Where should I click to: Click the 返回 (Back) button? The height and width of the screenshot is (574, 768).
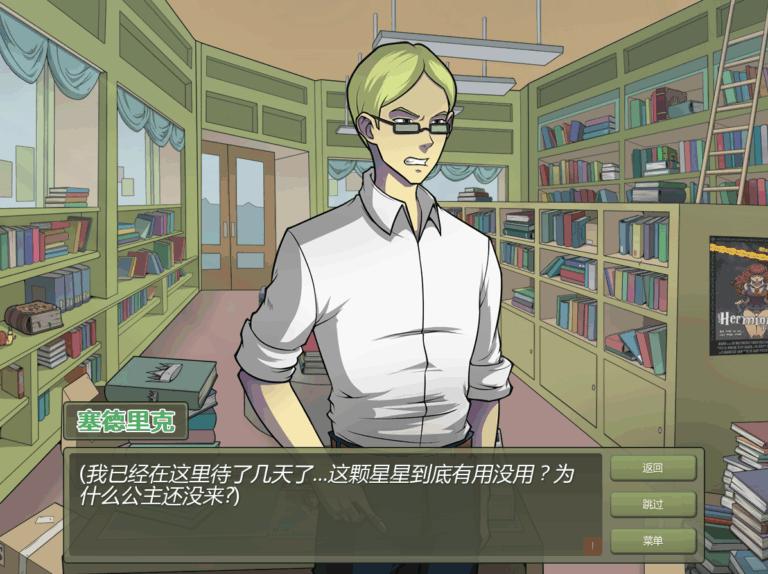[x=653, y=468]
